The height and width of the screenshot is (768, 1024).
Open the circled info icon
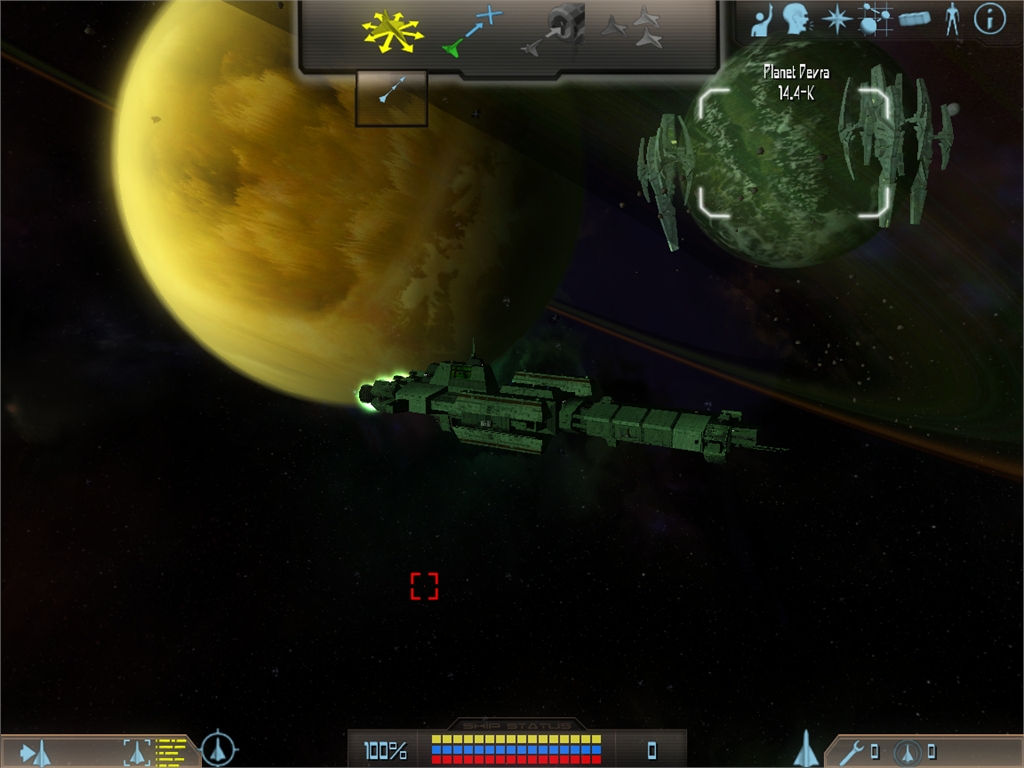point(989,19)
